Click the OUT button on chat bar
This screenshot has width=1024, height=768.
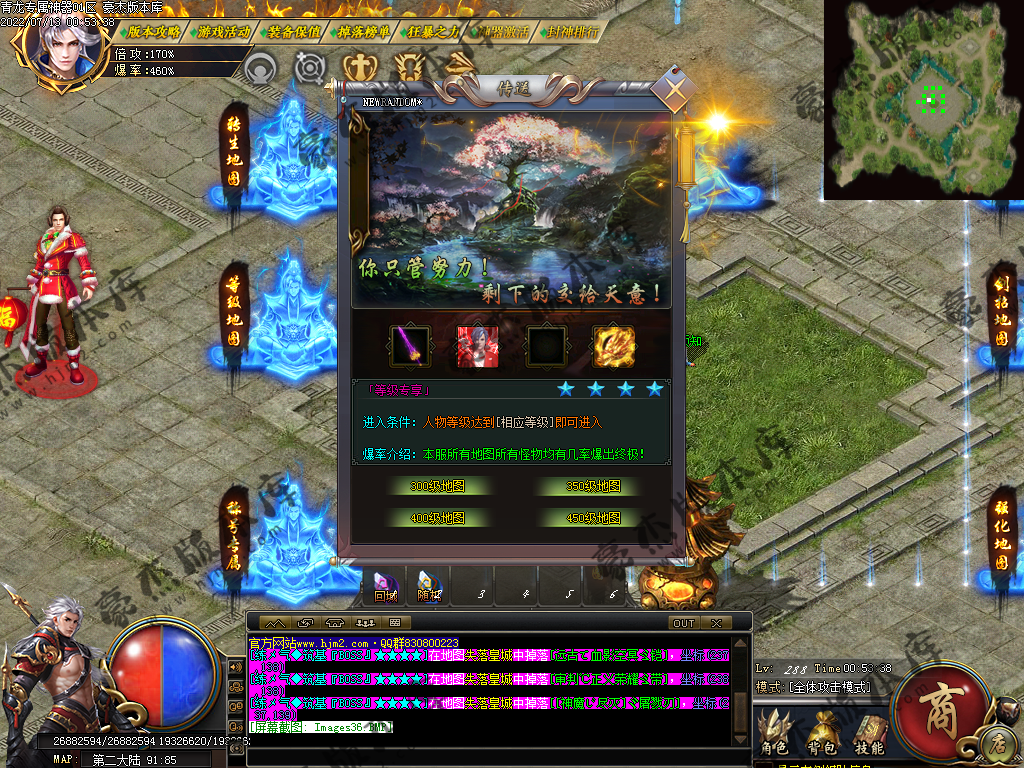[684, 623]
